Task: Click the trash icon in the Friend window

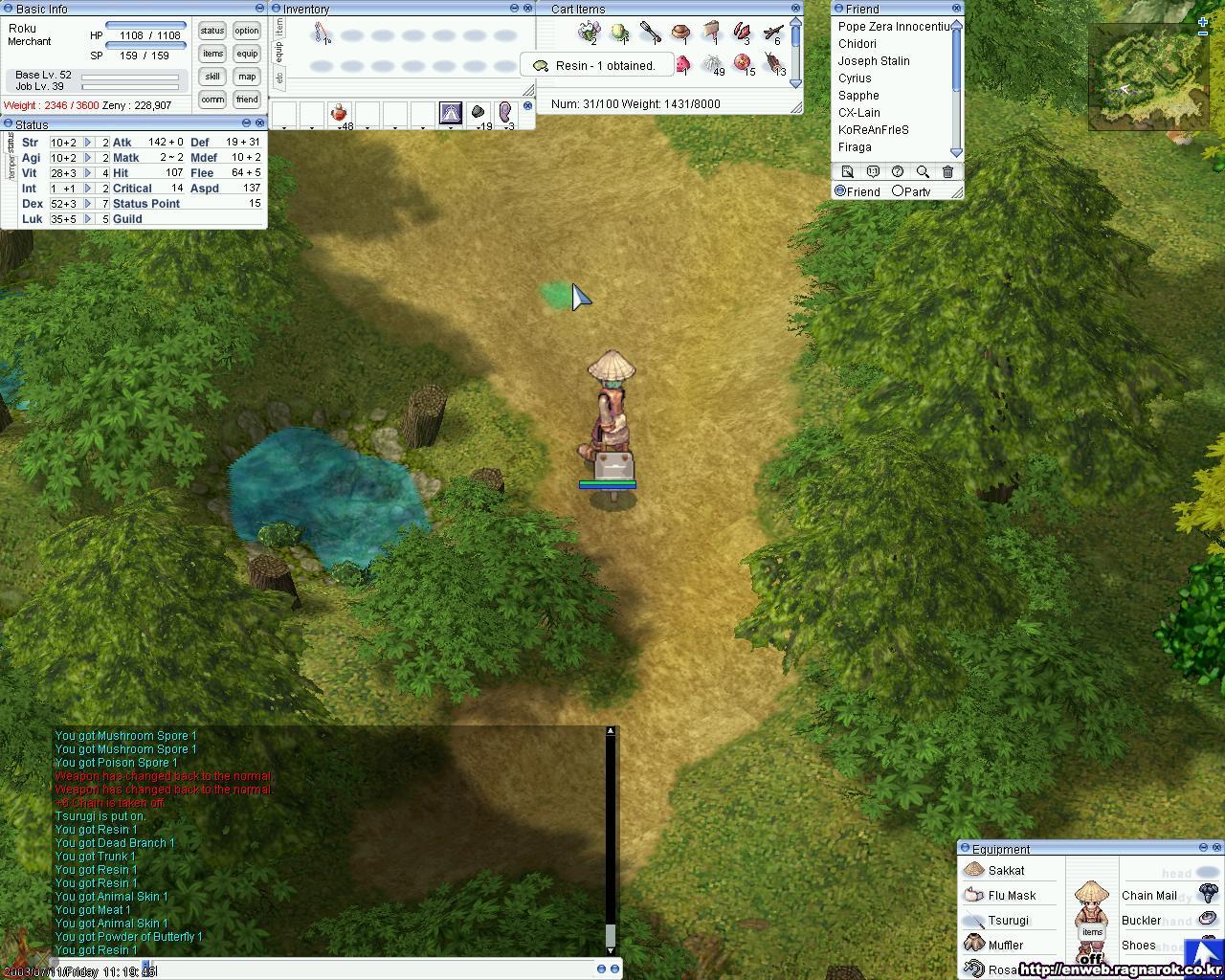Action: tap(947, 170)
